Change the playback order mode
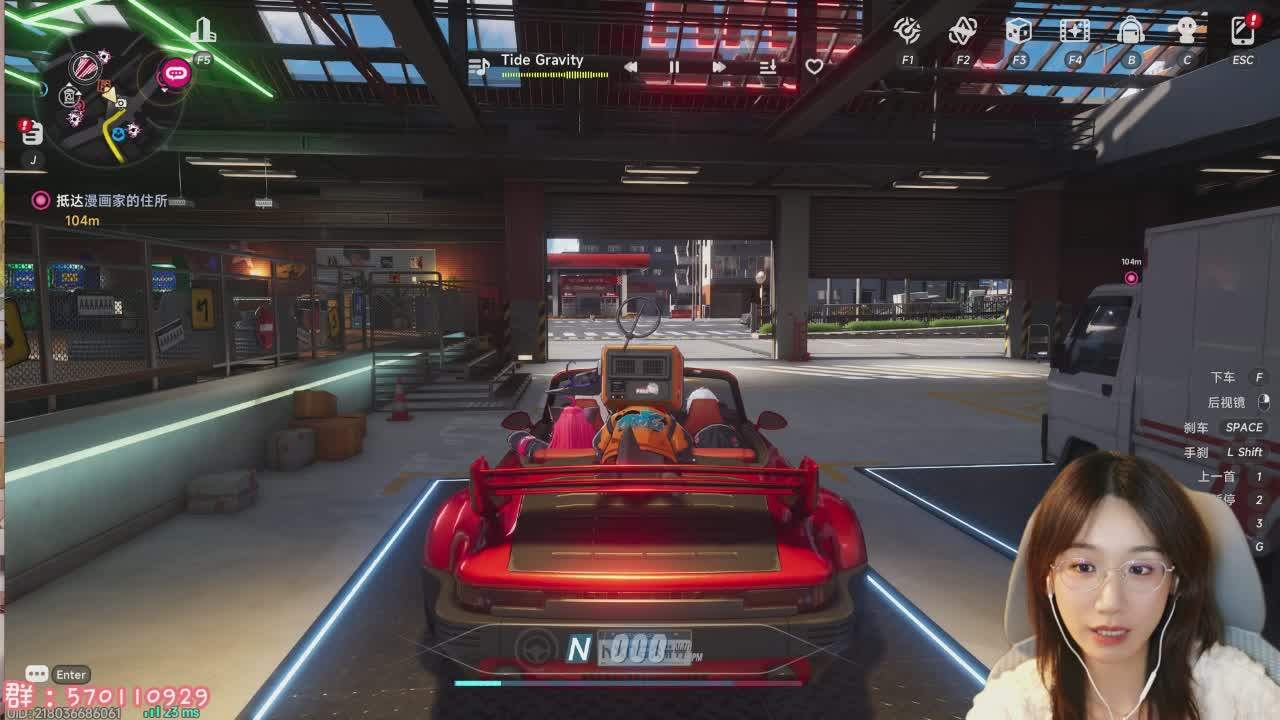 pos(768,67)
